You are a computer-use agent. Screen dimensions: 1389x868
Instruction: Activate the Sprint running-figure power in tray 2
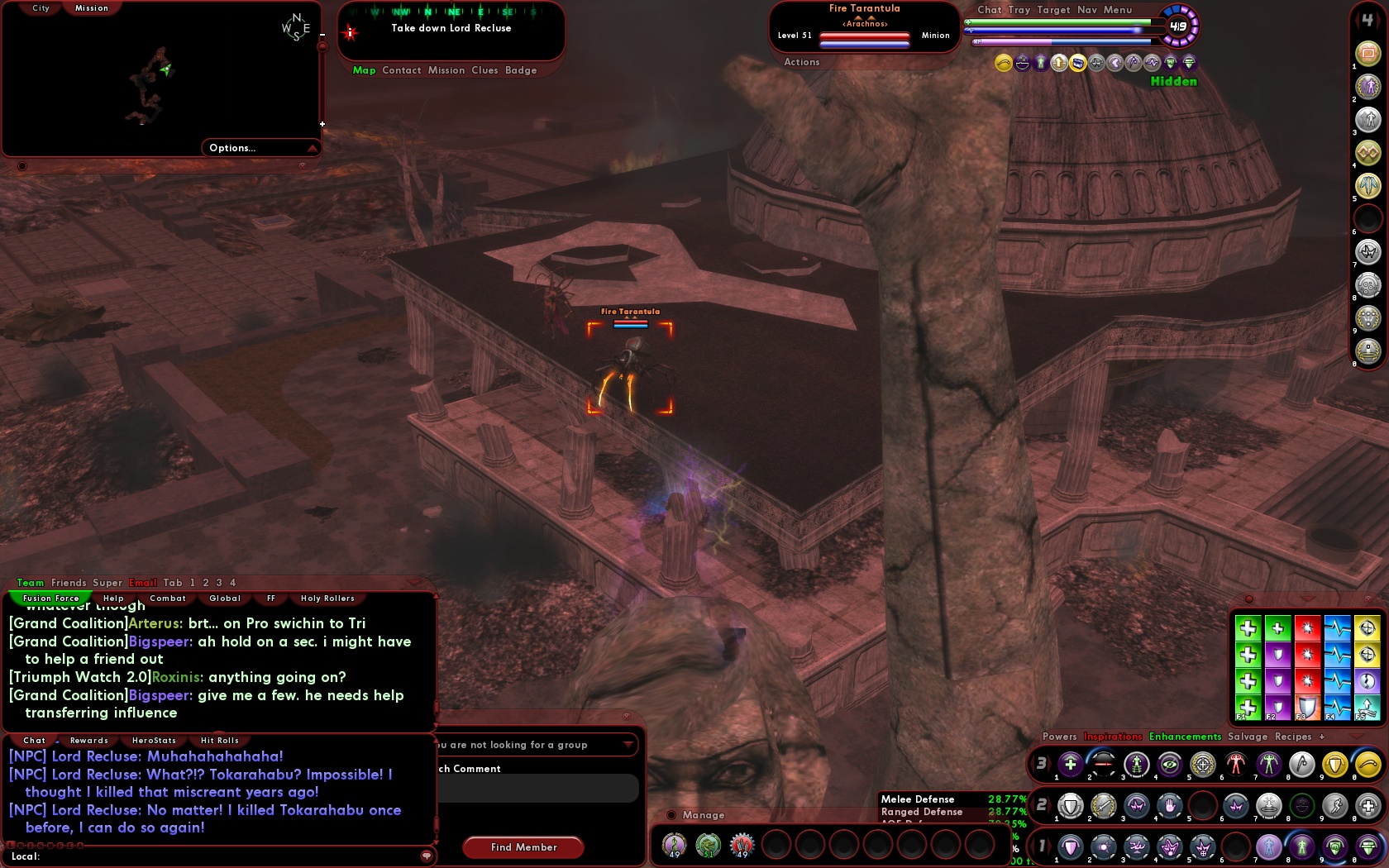[x=1335, y=807]
